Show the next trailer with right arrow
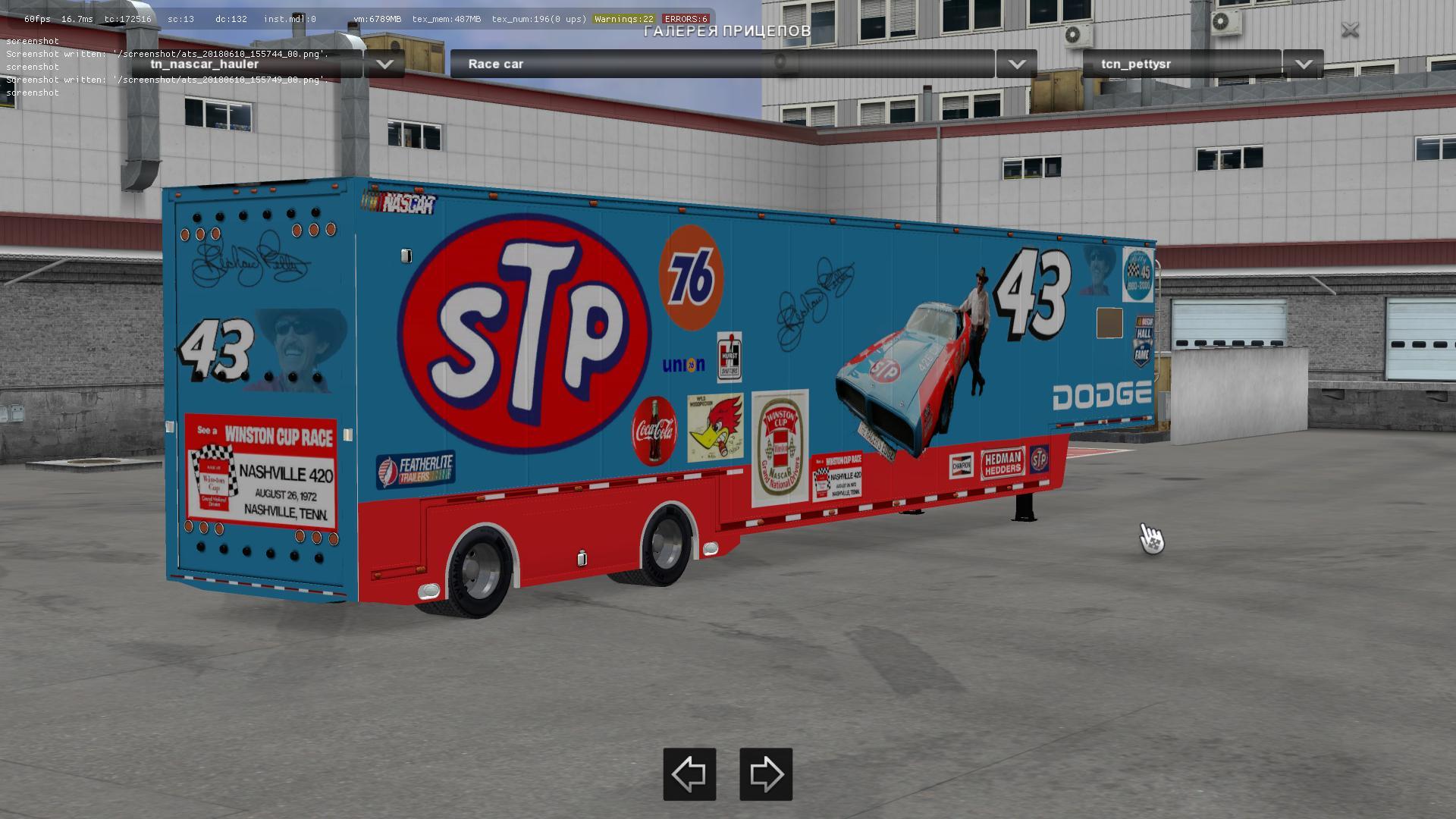Screen dimensions: 1456x819 pyautogui.click(x=766, y=774)
